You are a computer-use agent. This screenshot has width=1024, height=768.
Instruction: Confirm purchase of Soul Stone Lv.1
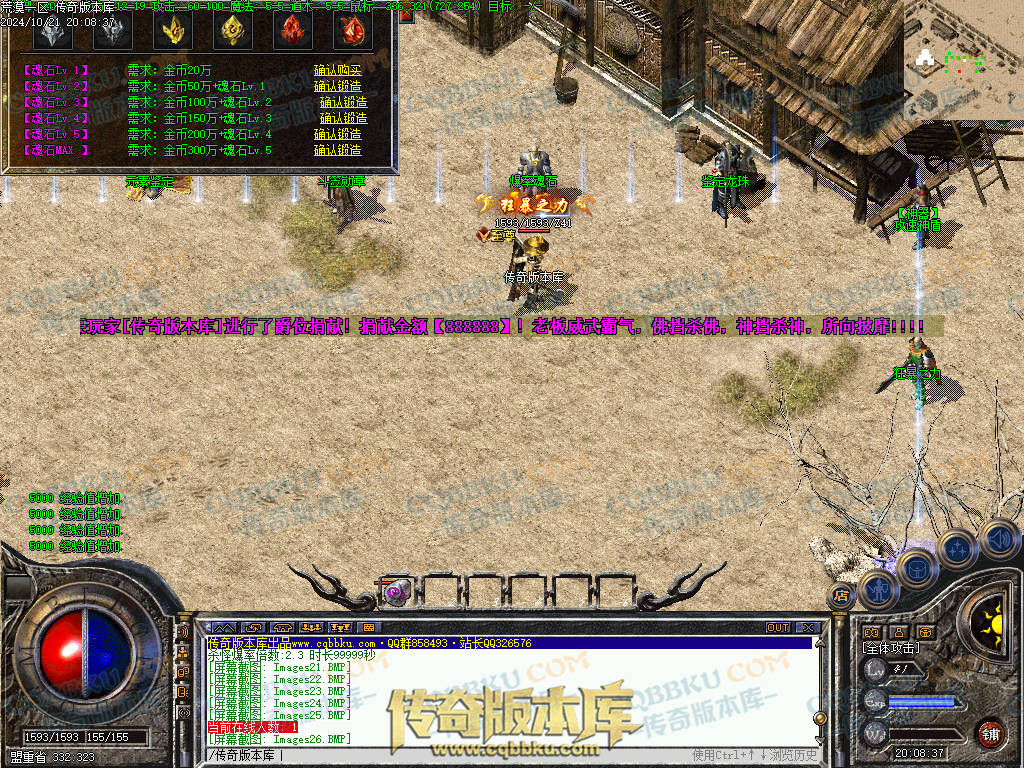[337, 70]
